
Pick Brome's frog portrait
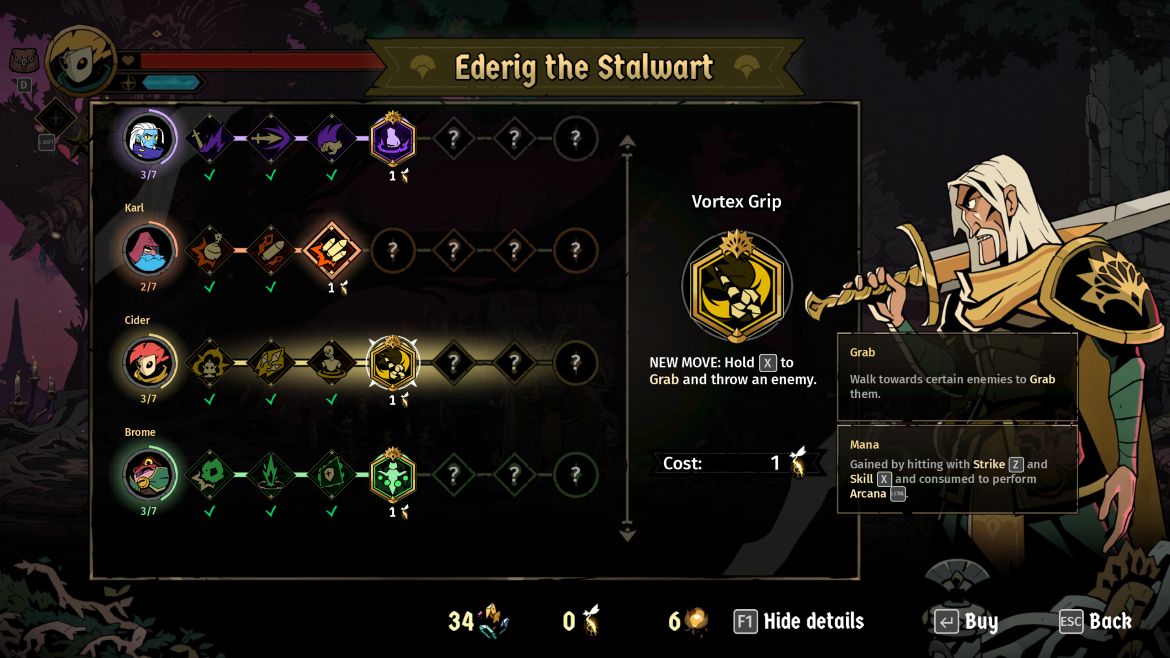(x=149, y=474)
